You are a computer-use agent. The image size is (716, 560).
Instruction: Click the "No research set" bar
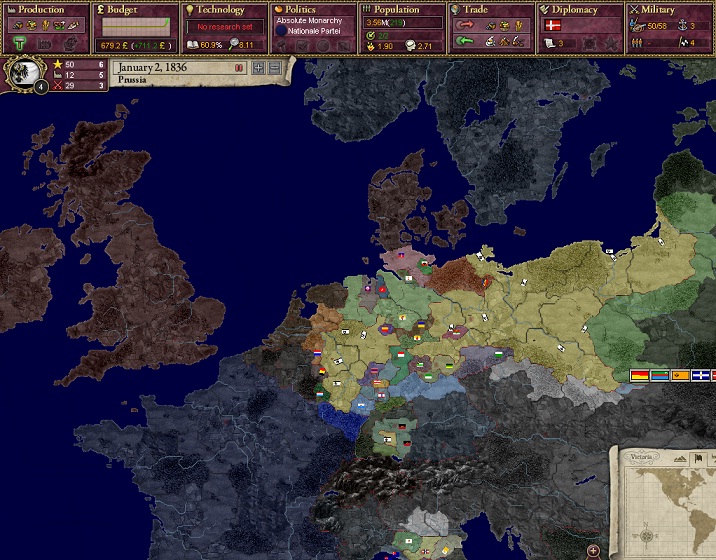point(224,26)
